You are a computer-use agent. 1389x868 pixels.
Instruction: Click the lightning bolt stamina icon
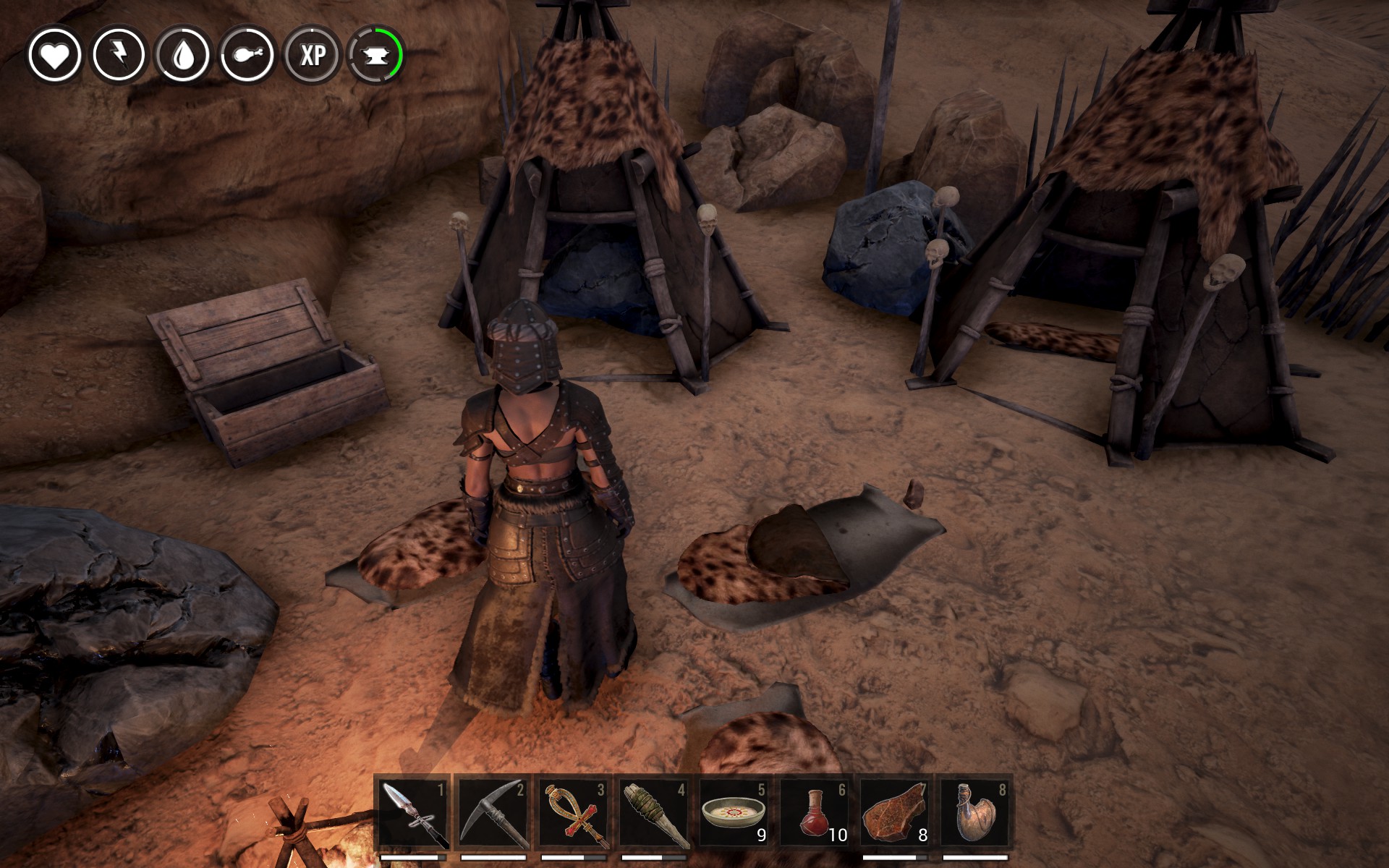119,55
